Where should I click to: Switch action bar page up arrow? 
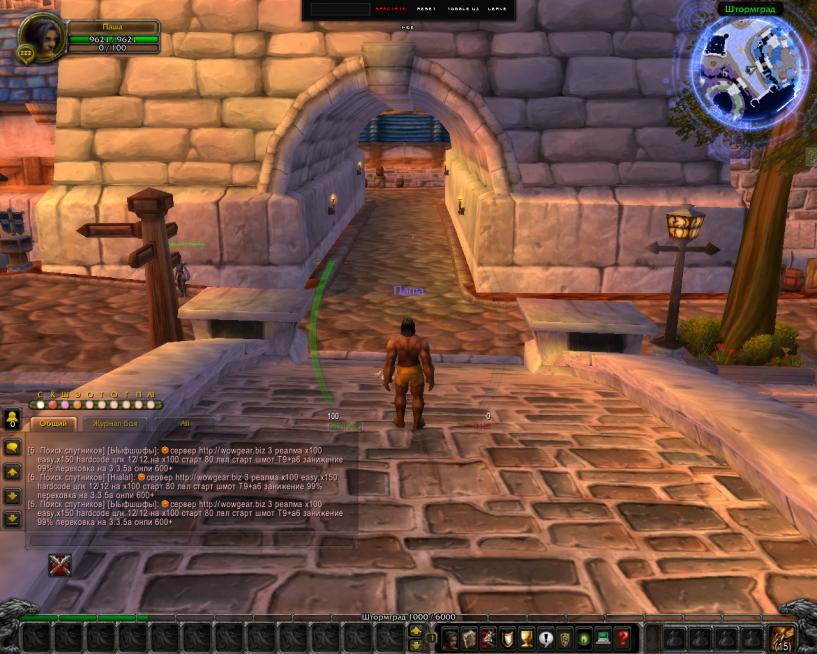coord(416,630)
